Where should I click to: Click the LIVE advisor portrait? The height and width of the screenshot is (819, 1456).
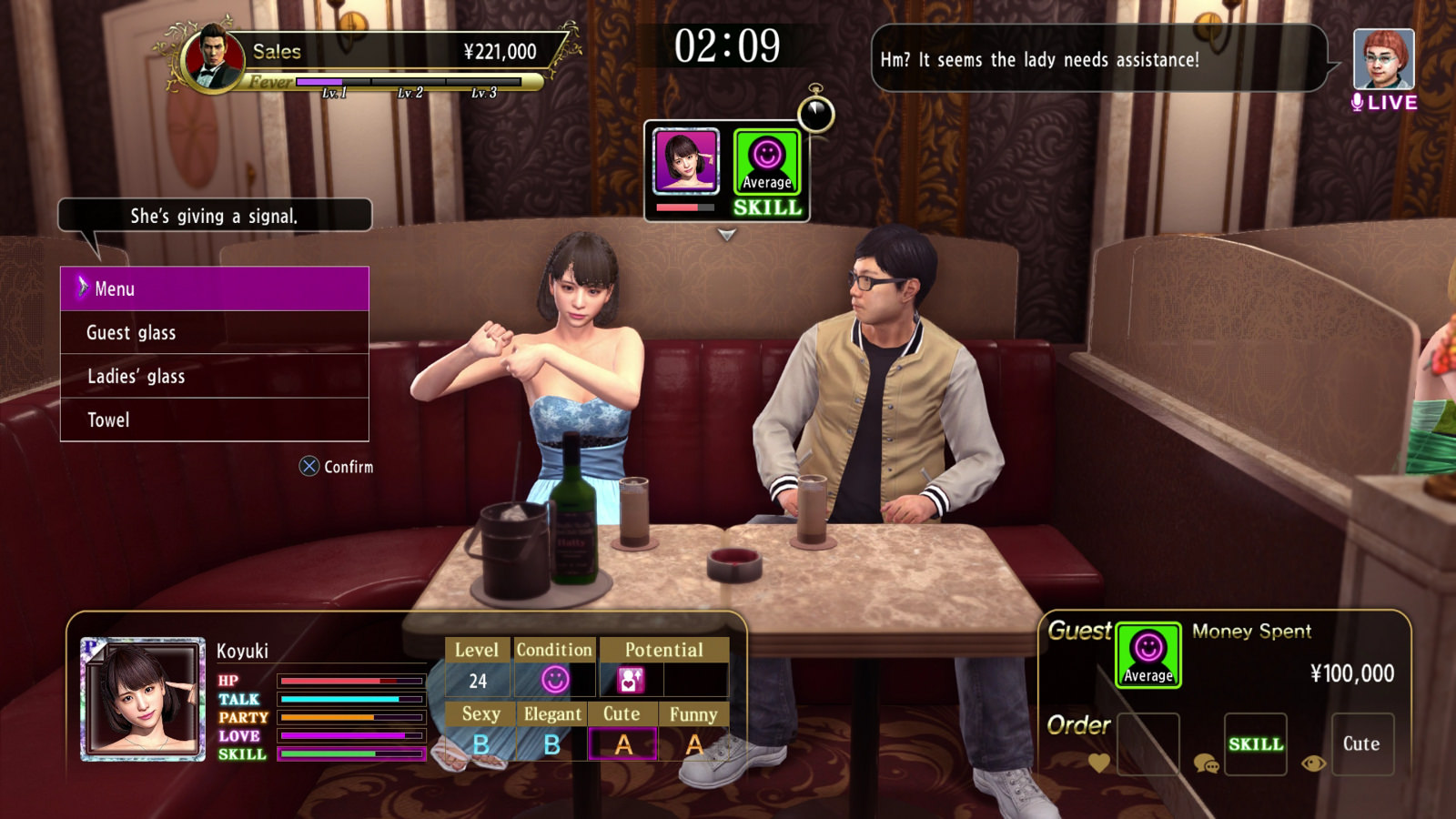(x=1383, y=60)
